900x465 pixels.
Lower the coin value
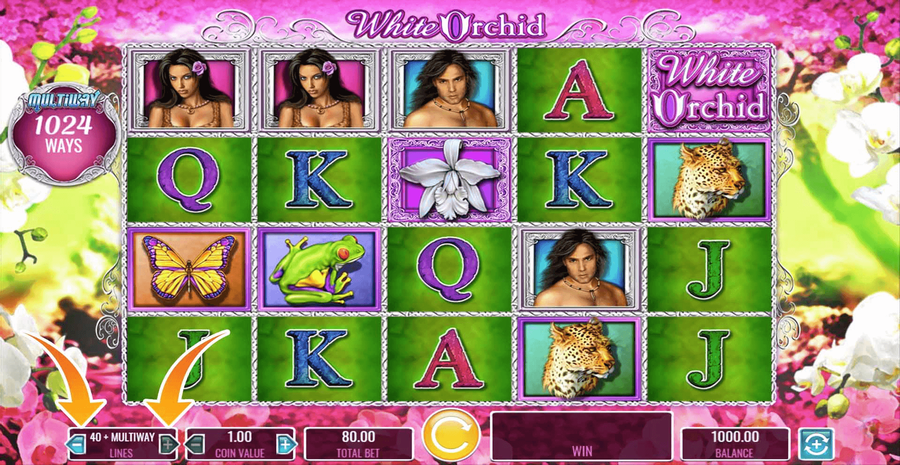point(195,443)
